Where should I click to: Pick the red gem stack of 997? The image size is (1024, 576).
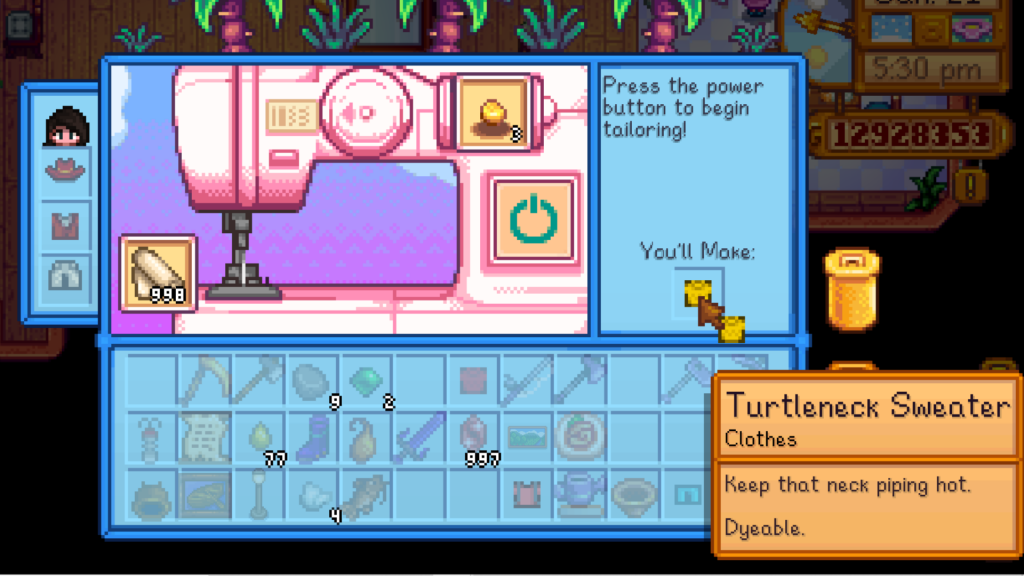click(x=473, y=437)
